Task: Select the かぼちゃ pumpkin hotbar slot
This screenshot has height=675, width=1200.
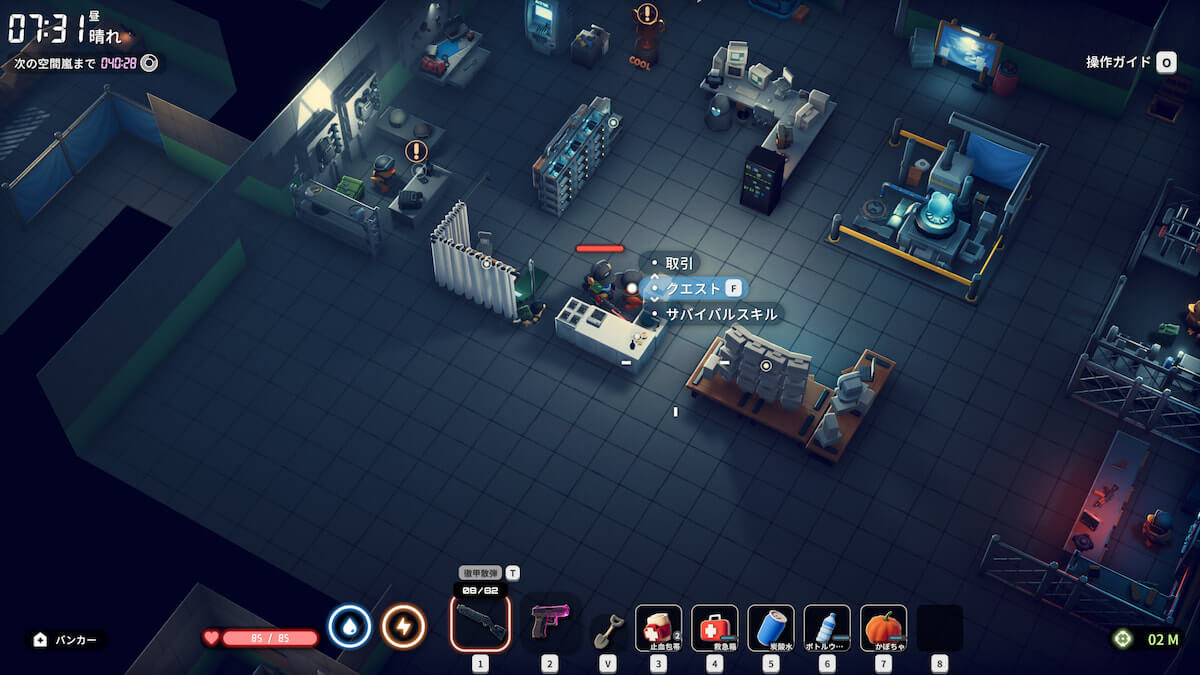Action: click(883, 628)
